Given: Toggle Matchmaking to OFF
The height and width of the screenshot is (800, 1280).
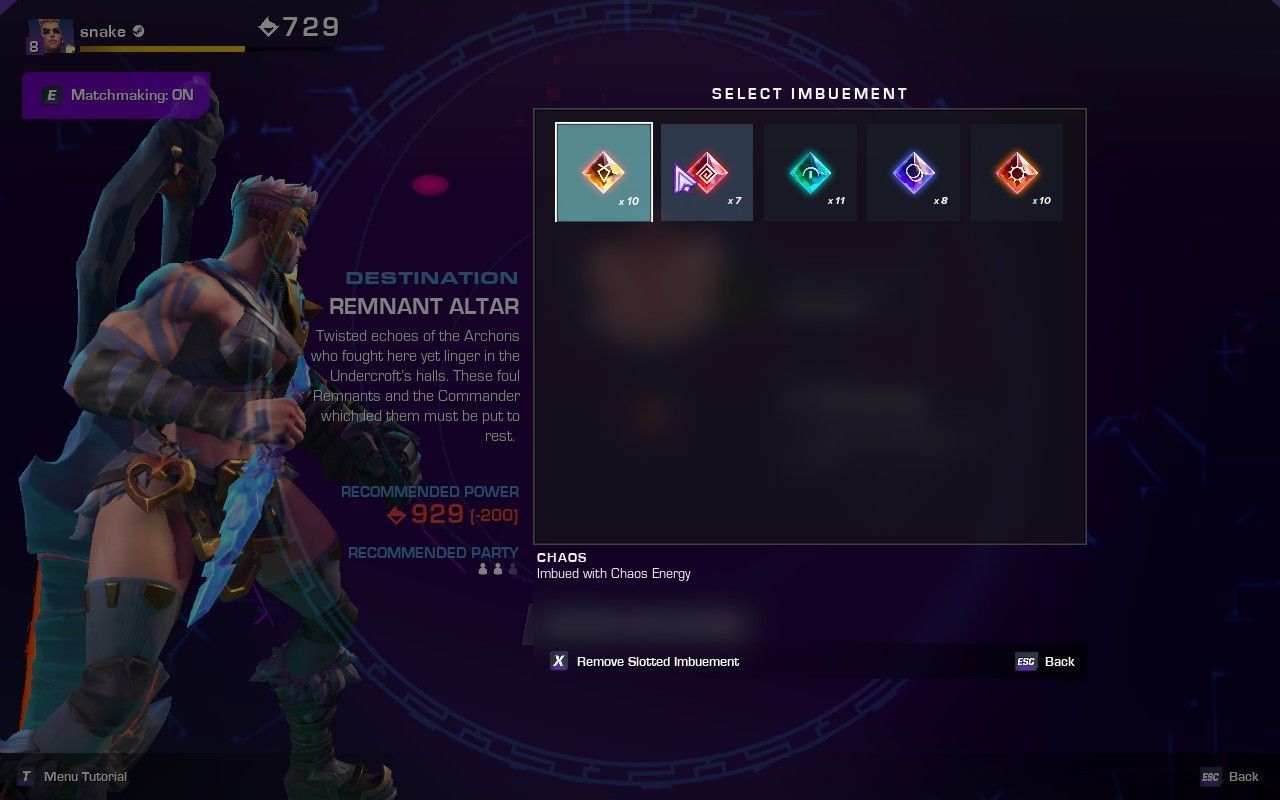Looking at the screenshot, I should pyautogui.click(x=115, y=96).
